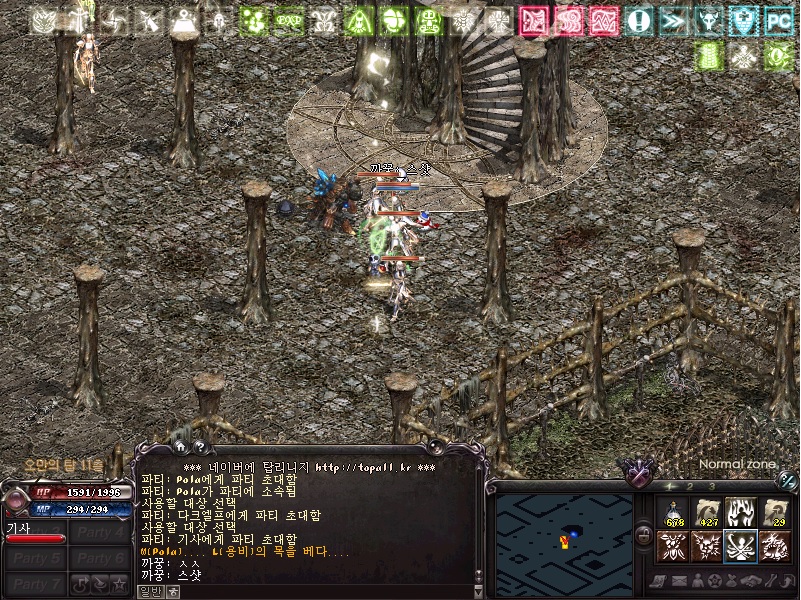801x600 pixels.
Task: Use the scroll hotbar slot showing 427
Action: 707,513
